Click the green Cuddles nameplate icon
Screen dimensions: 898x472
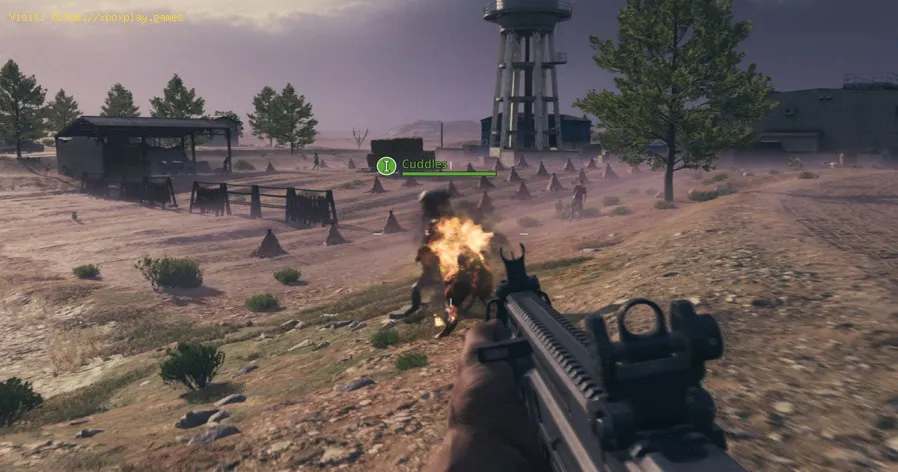386,165
